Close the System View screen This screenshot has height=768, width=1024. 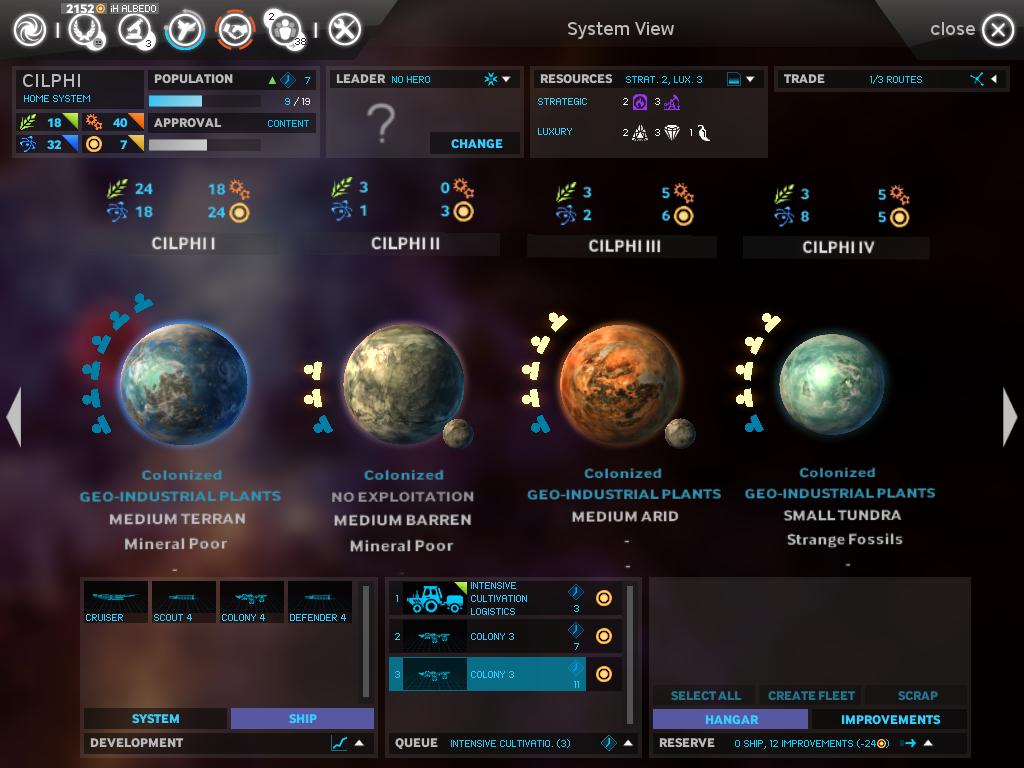996,30
